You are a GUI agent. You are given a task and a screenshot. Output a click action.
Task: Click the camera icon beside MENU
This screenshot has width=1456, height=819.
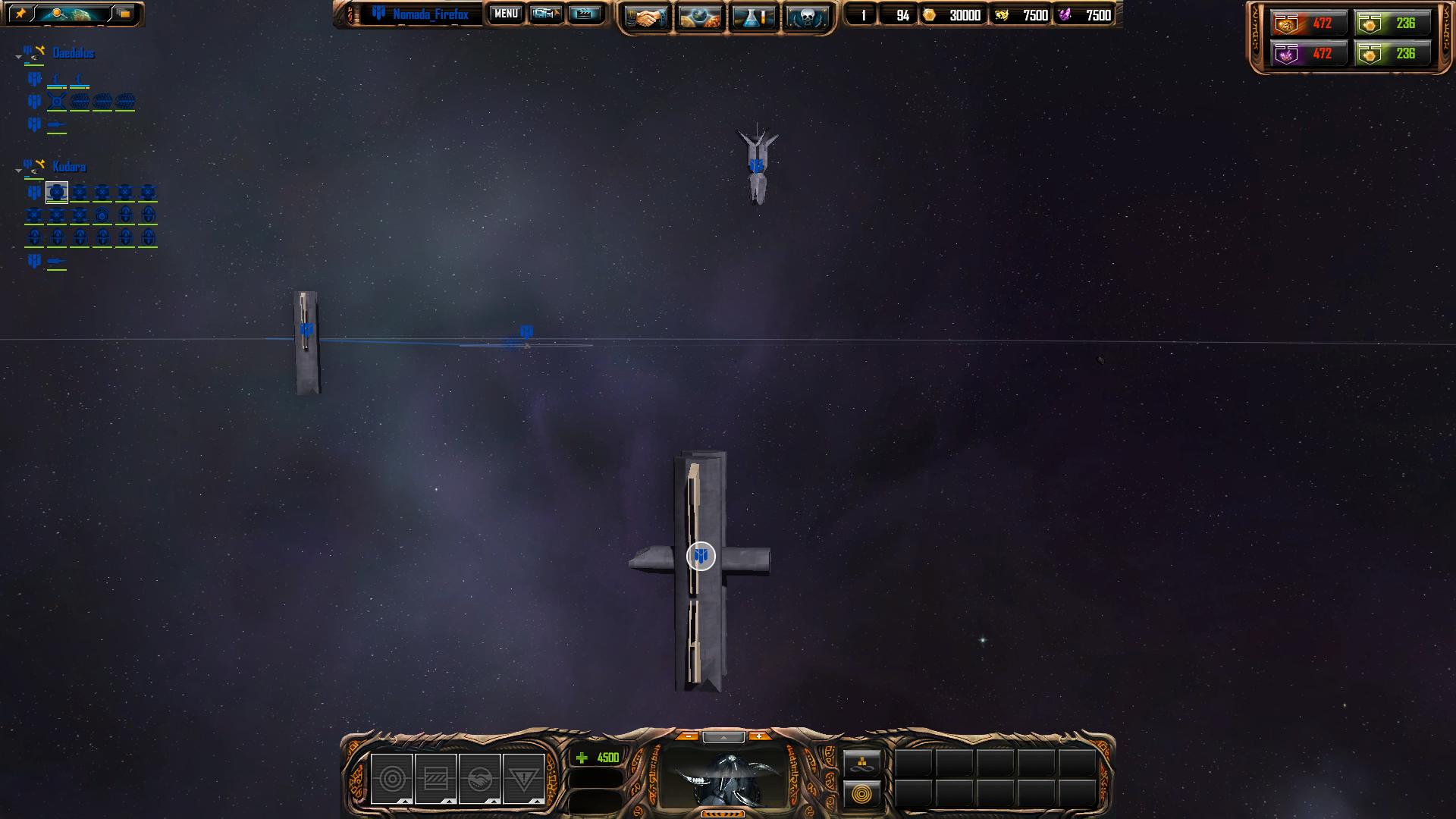tap(545, 14)
